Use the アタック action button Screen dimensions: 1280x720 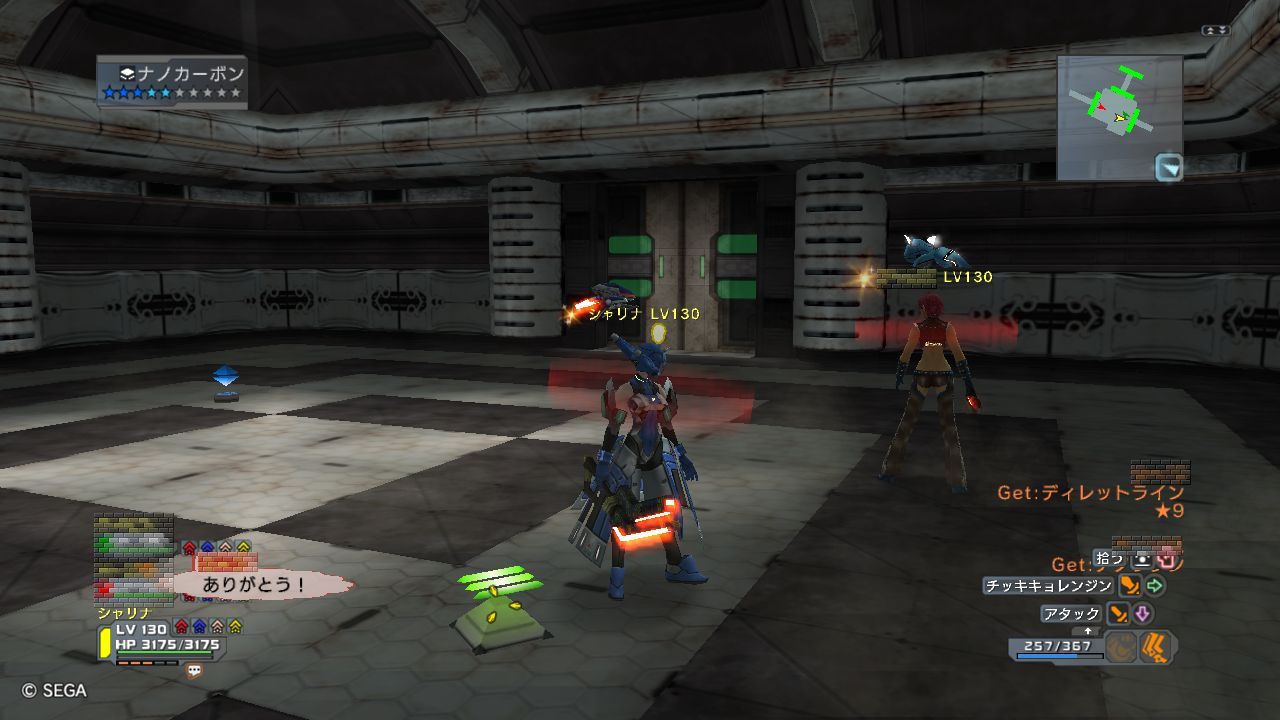[x=1071, y=614]
